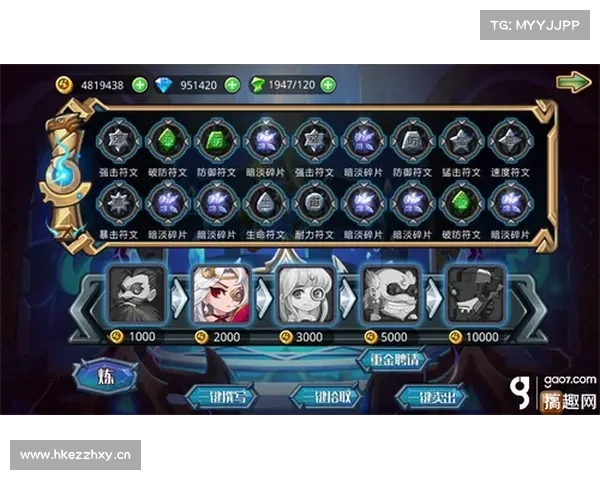The image size is (600, 480).
Task: Choose the dark armored figure costing 10000
Action: [474, 294]
